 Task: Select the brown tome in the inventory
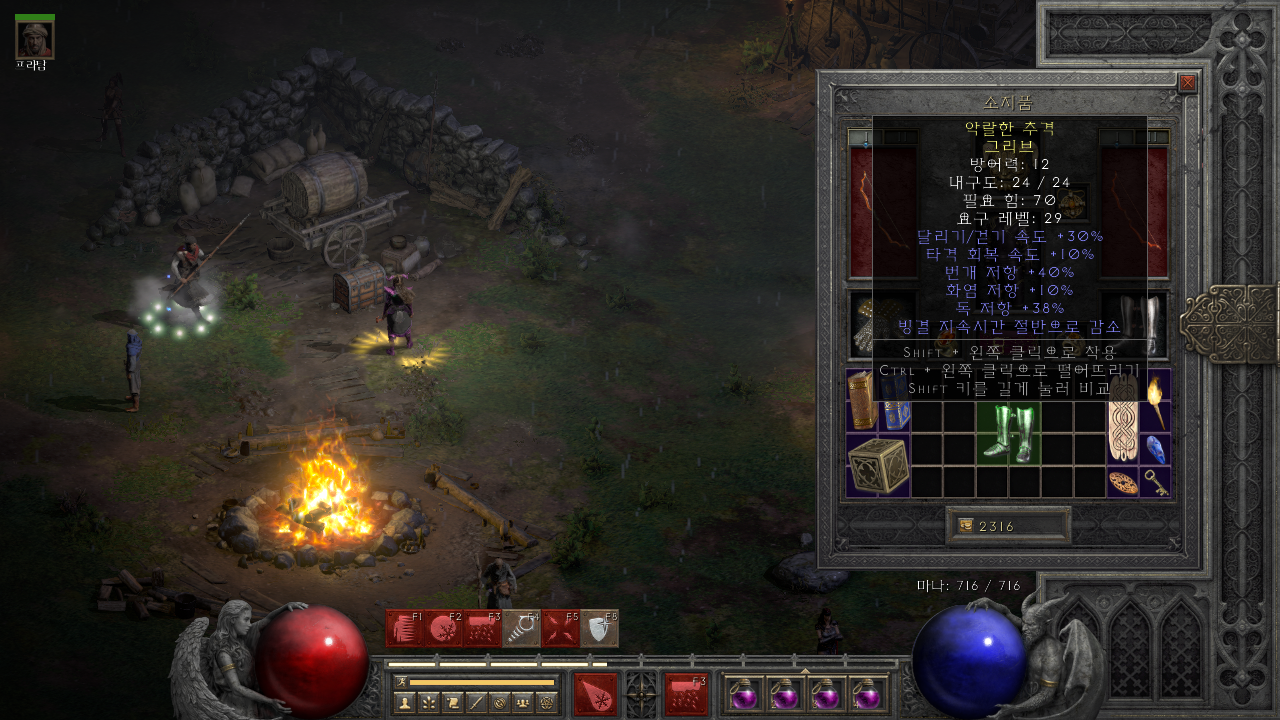862,400
